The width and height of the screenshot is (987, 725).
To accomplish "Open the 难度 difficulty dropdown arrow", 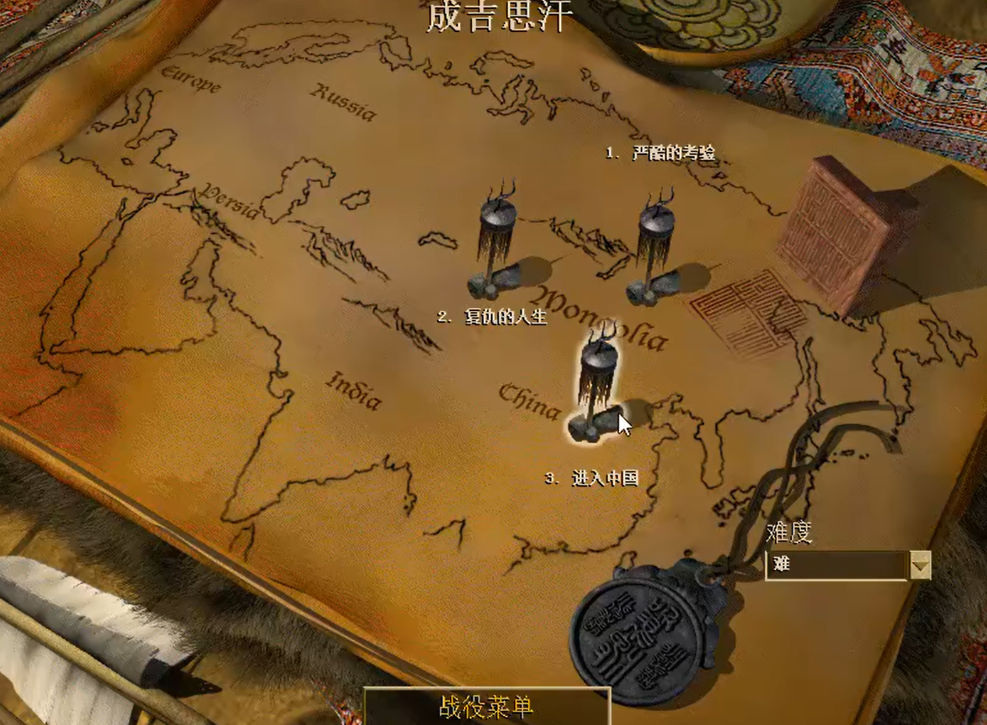I will (921, 565).
